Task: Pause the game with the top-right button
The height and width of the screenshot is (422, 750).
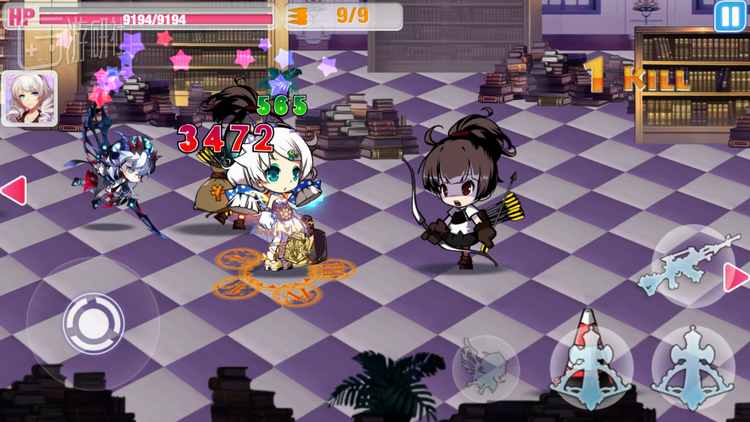Action: pos(729,15)
